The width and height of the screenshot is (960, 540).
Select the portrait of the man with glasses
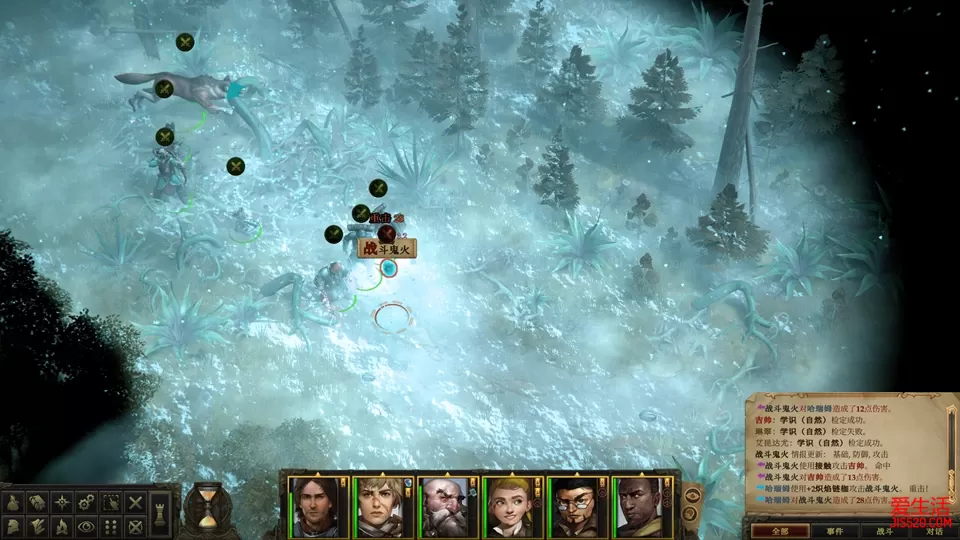(x=576, y=506)
